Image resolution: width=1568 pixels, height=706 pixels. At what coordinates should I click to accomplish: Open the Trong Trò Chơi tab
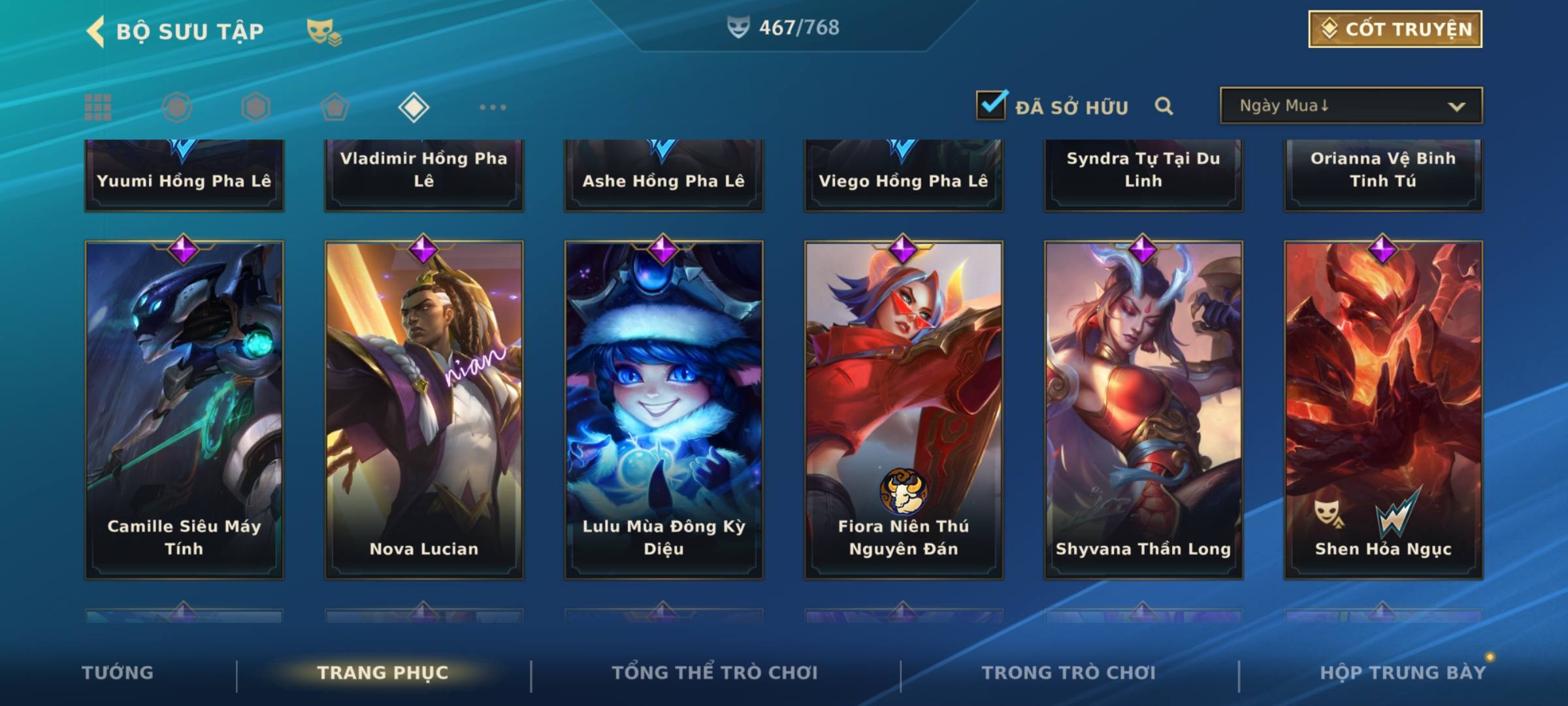1068,672
